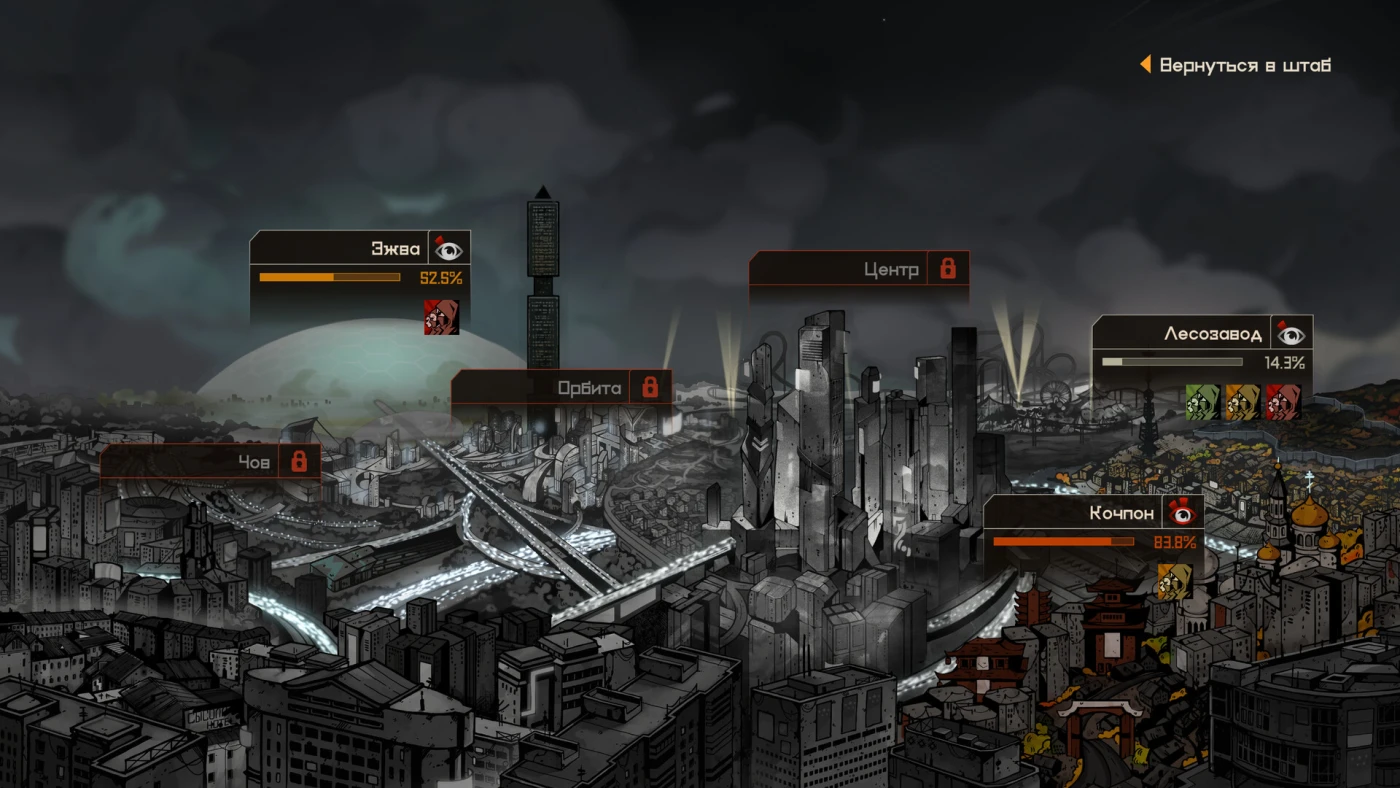The width and height of the screenshot is (1400, 788).
Task: Choose the locked Центр district
Action: click(891, 269)
